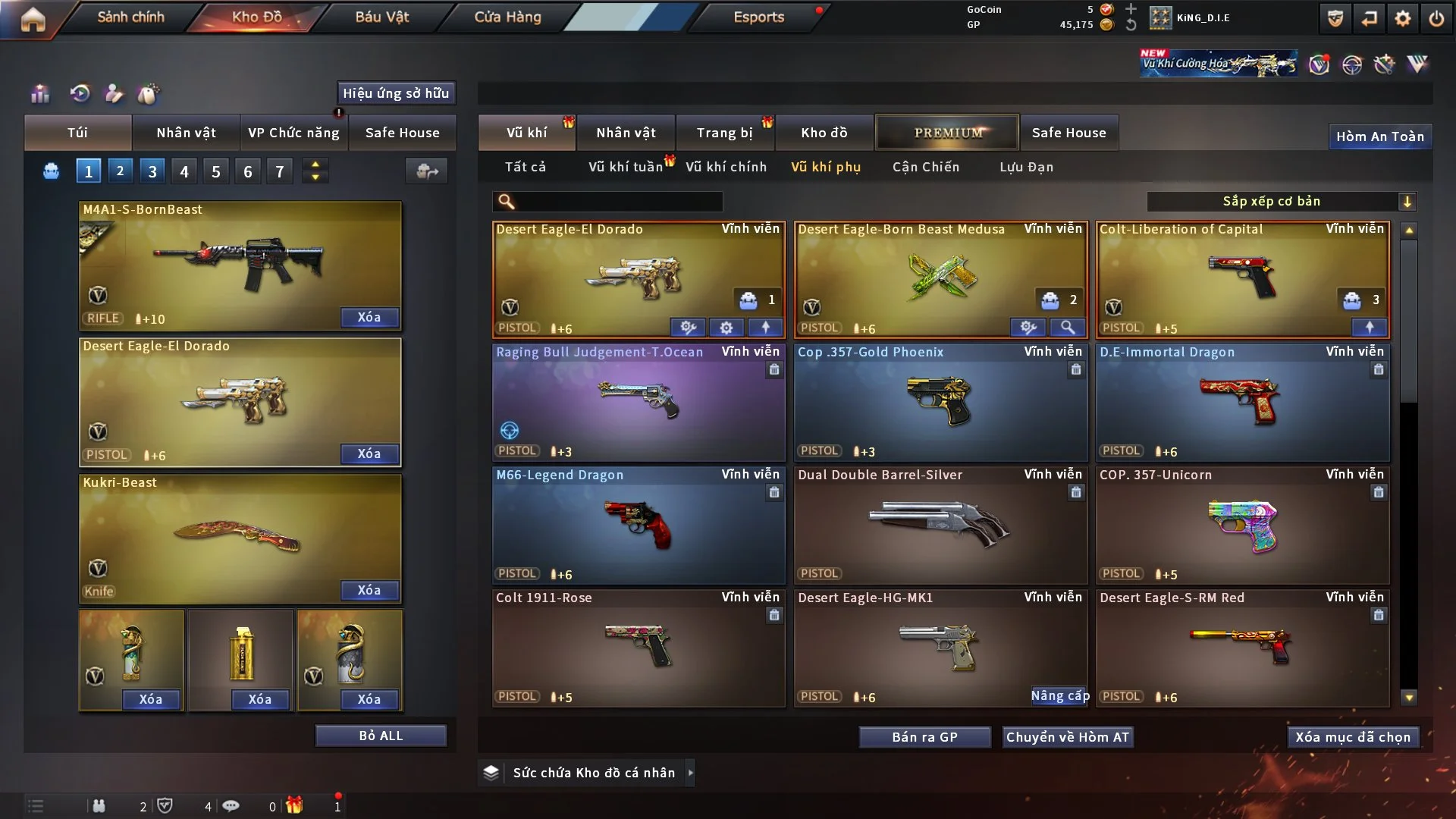Screen dimensions: 1456x819
Task: Go to the Sảnh chính lobby
Action: tap(130, 17)
